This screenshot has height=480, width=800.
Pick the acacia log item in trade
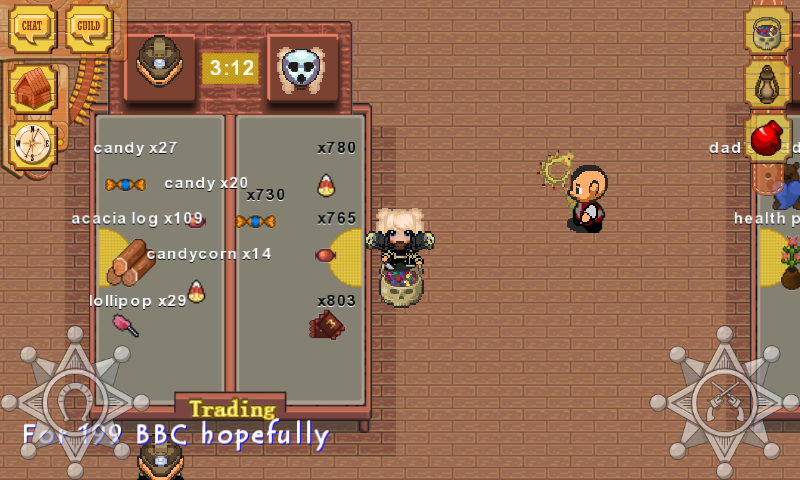click(129, 260)
